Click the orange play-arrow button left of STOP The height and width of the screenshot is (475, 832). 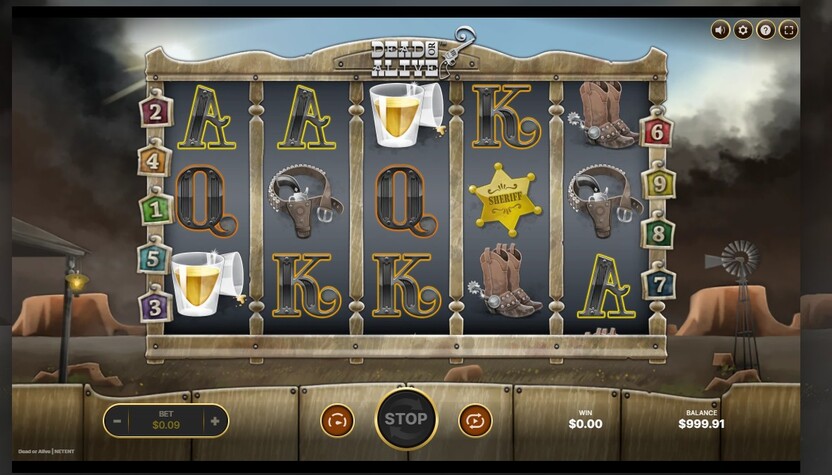pos(337,420)
